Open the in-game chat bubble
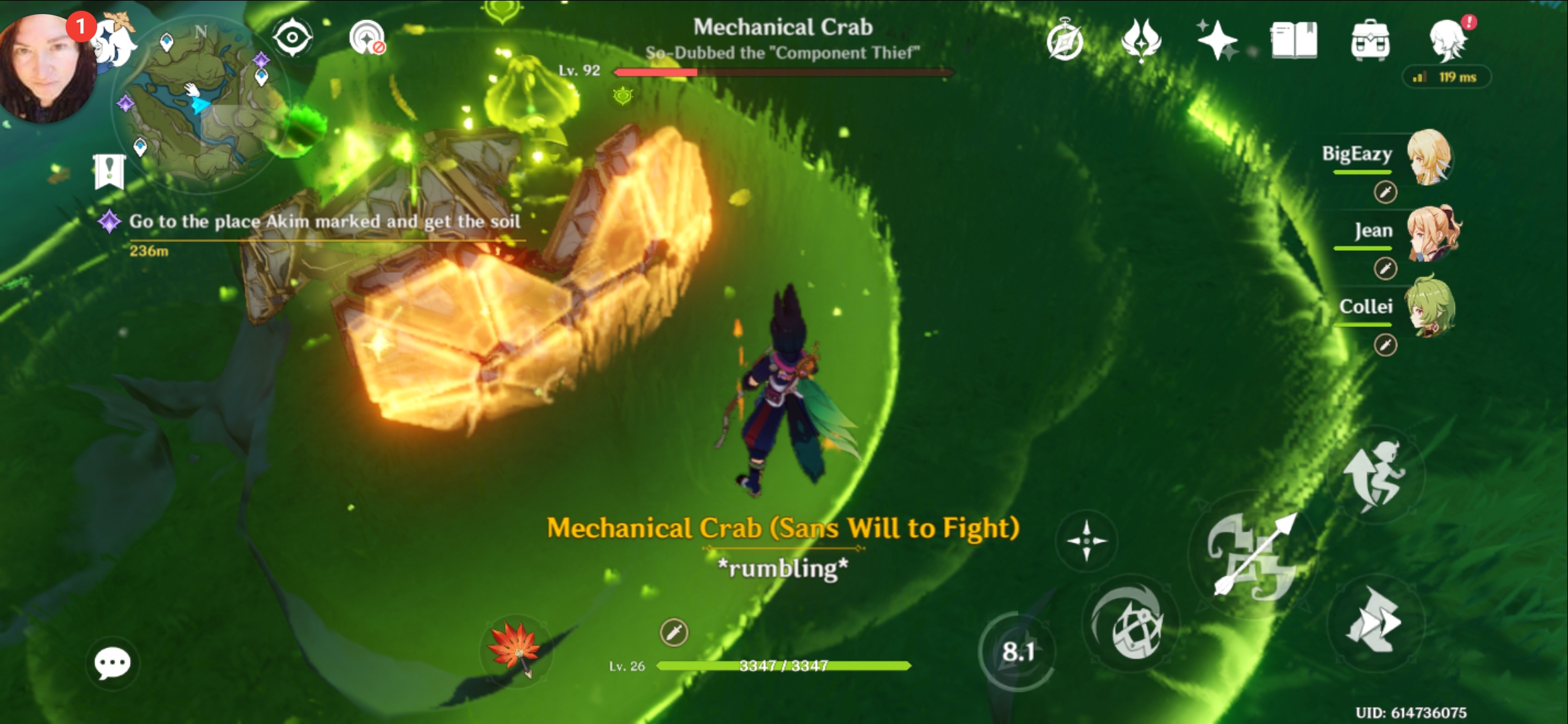Image resolution: width=1568 pixels, height=724 pixels. pyautogui.click(x=111, y=662)
